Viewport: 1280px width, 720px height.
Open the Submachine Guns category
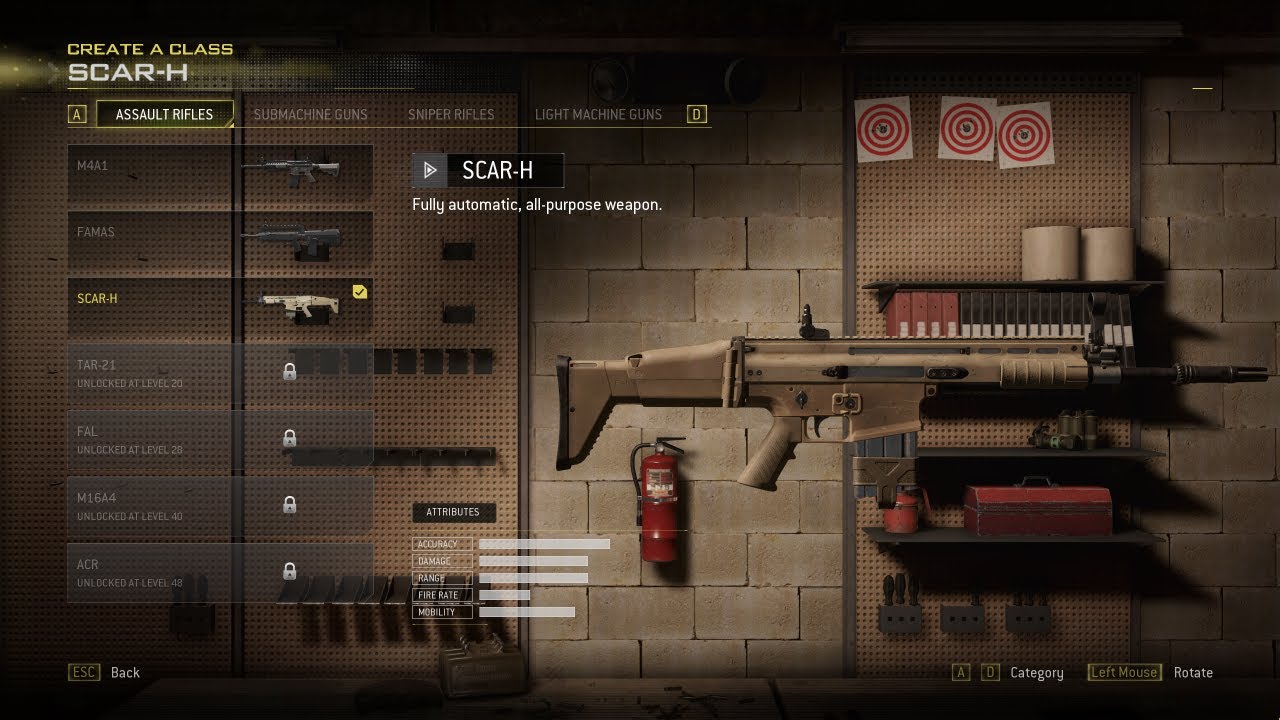[x=310, y=114]
